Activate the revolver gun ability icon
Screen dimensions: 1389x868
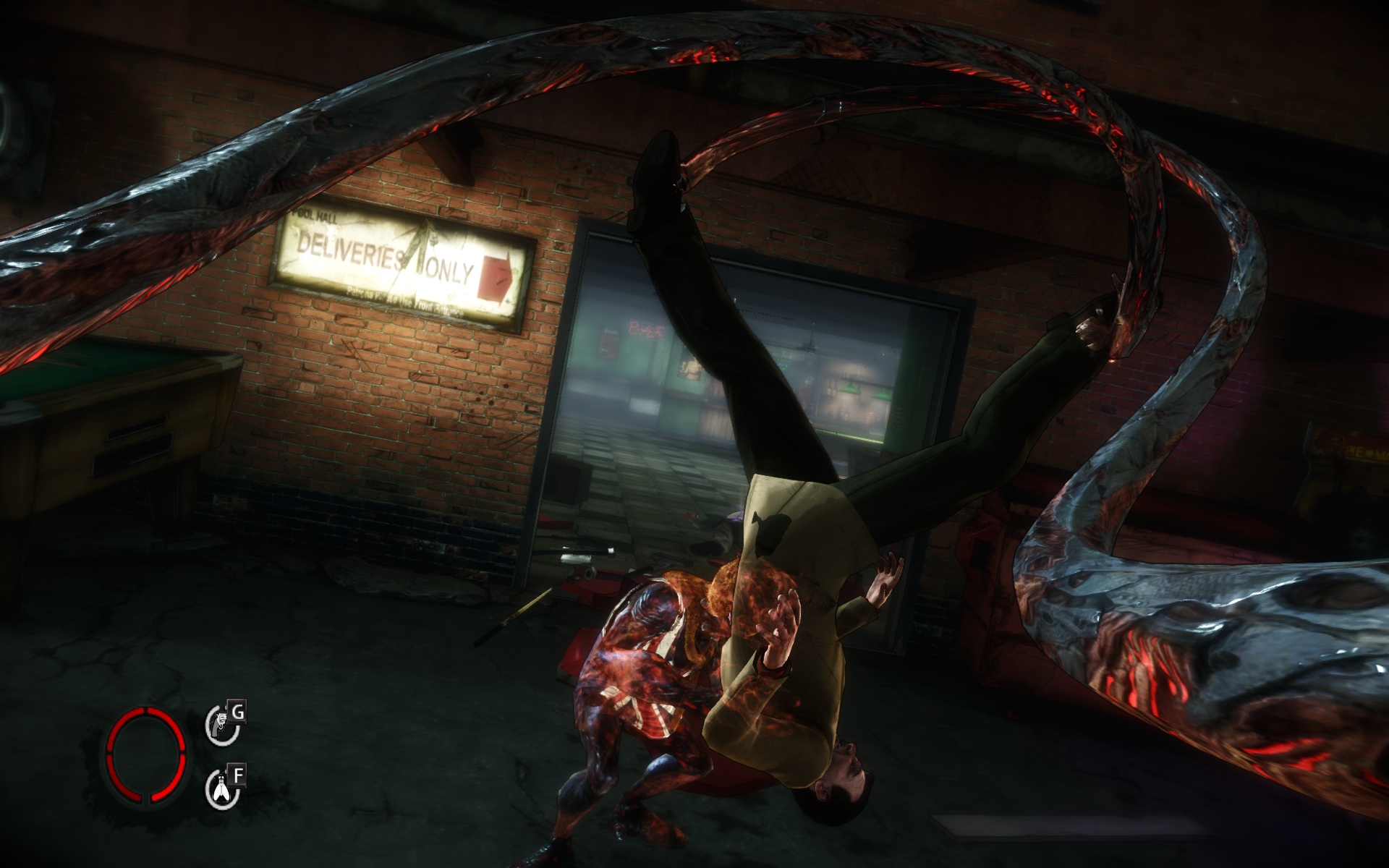(221, 726)
